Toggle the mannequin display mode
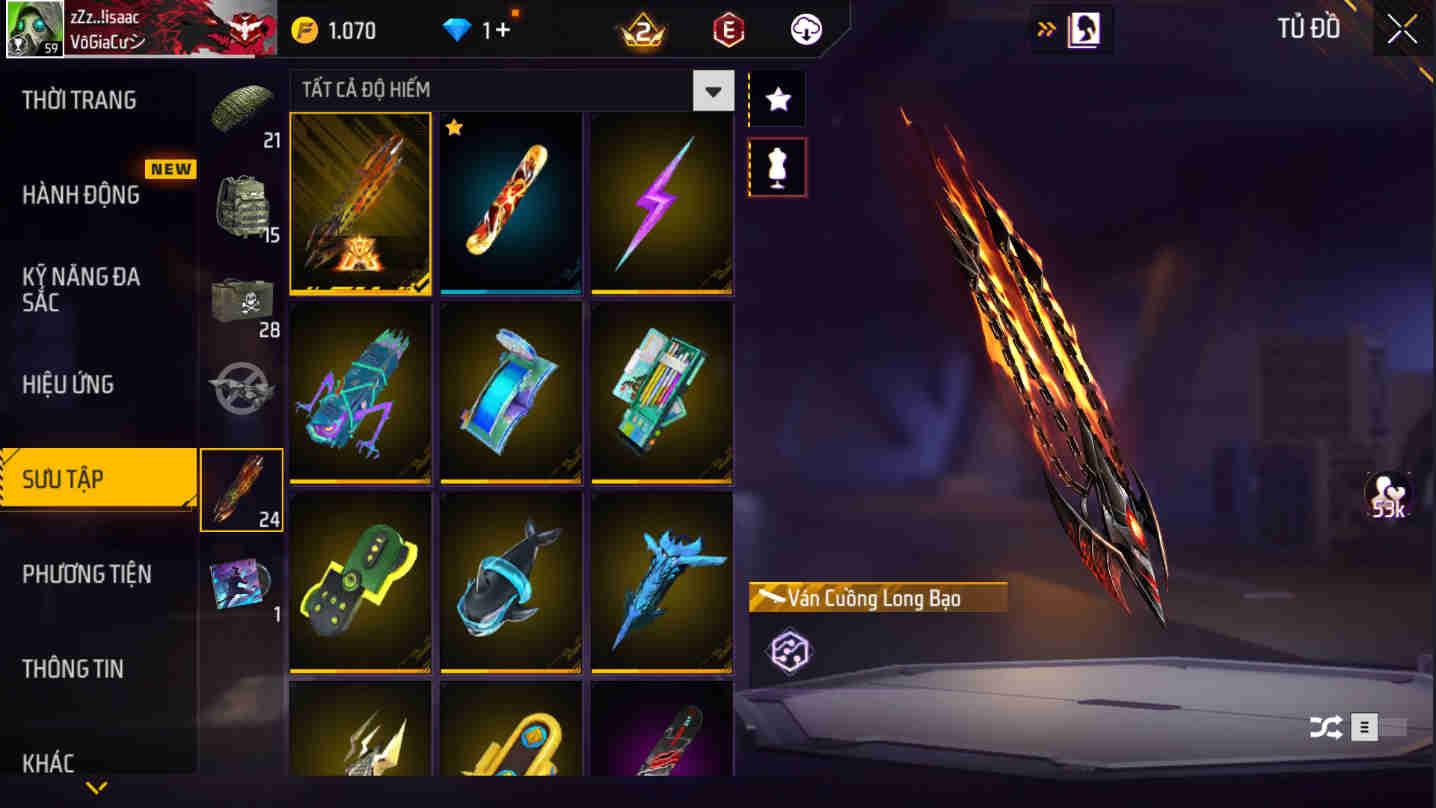The width and height of the screenshot is (1436, 808). [x=777, y=166]
